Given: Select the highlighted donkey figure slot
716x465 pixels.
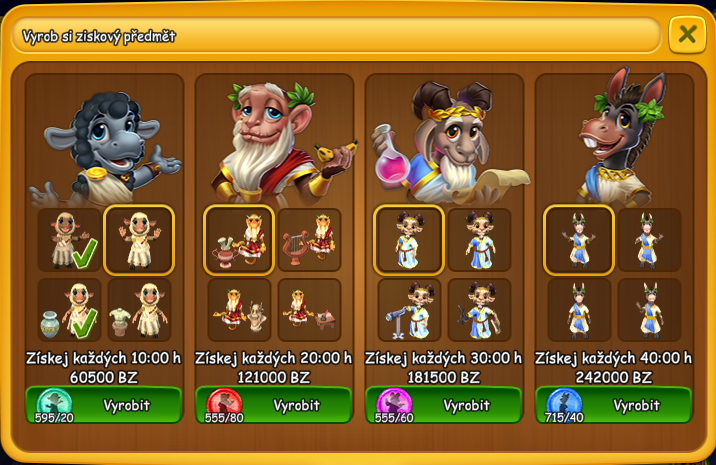Looking at the screenshot, I should pos(579,240).
